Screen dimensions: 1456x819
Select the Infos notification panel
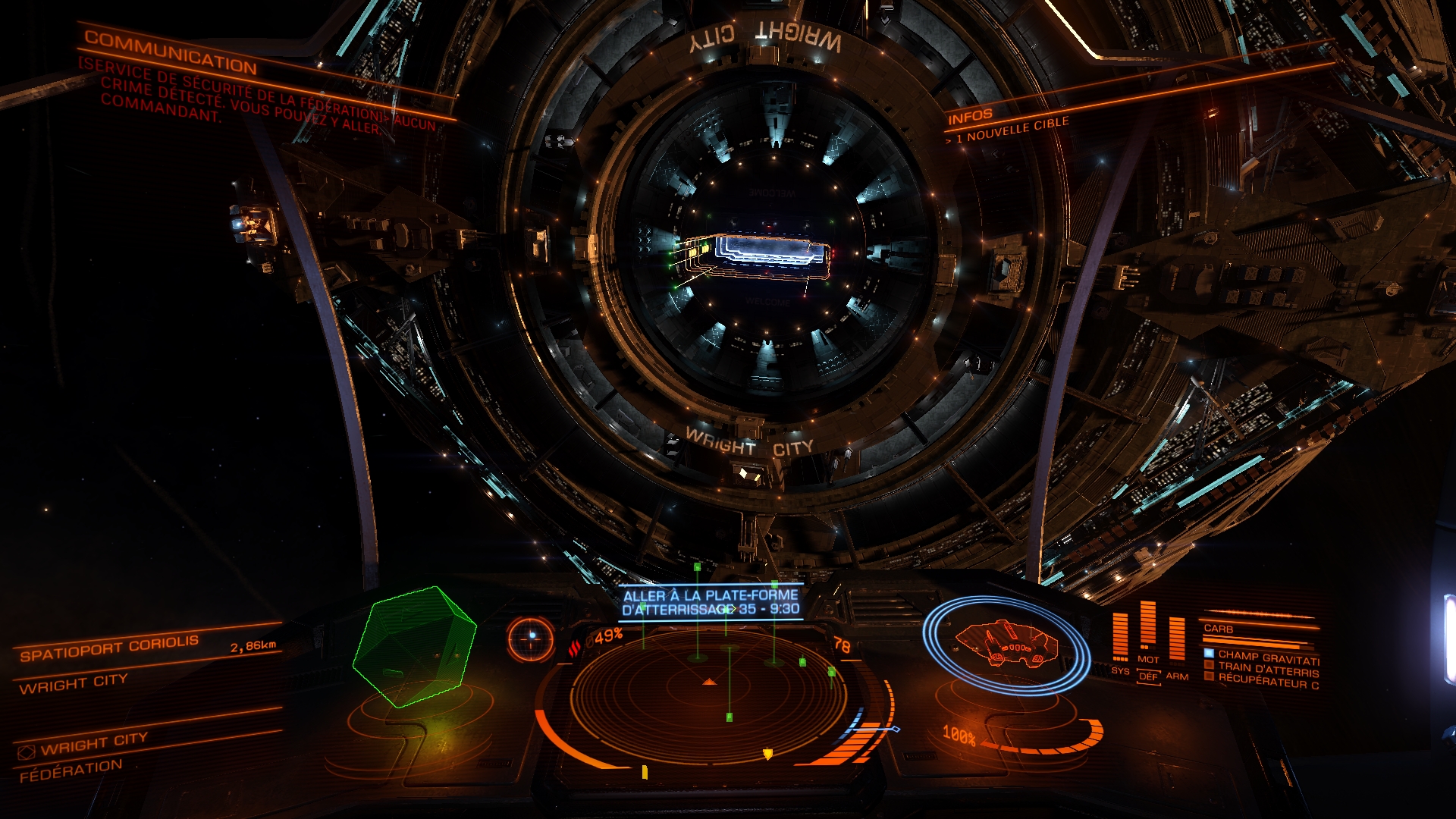970,116
